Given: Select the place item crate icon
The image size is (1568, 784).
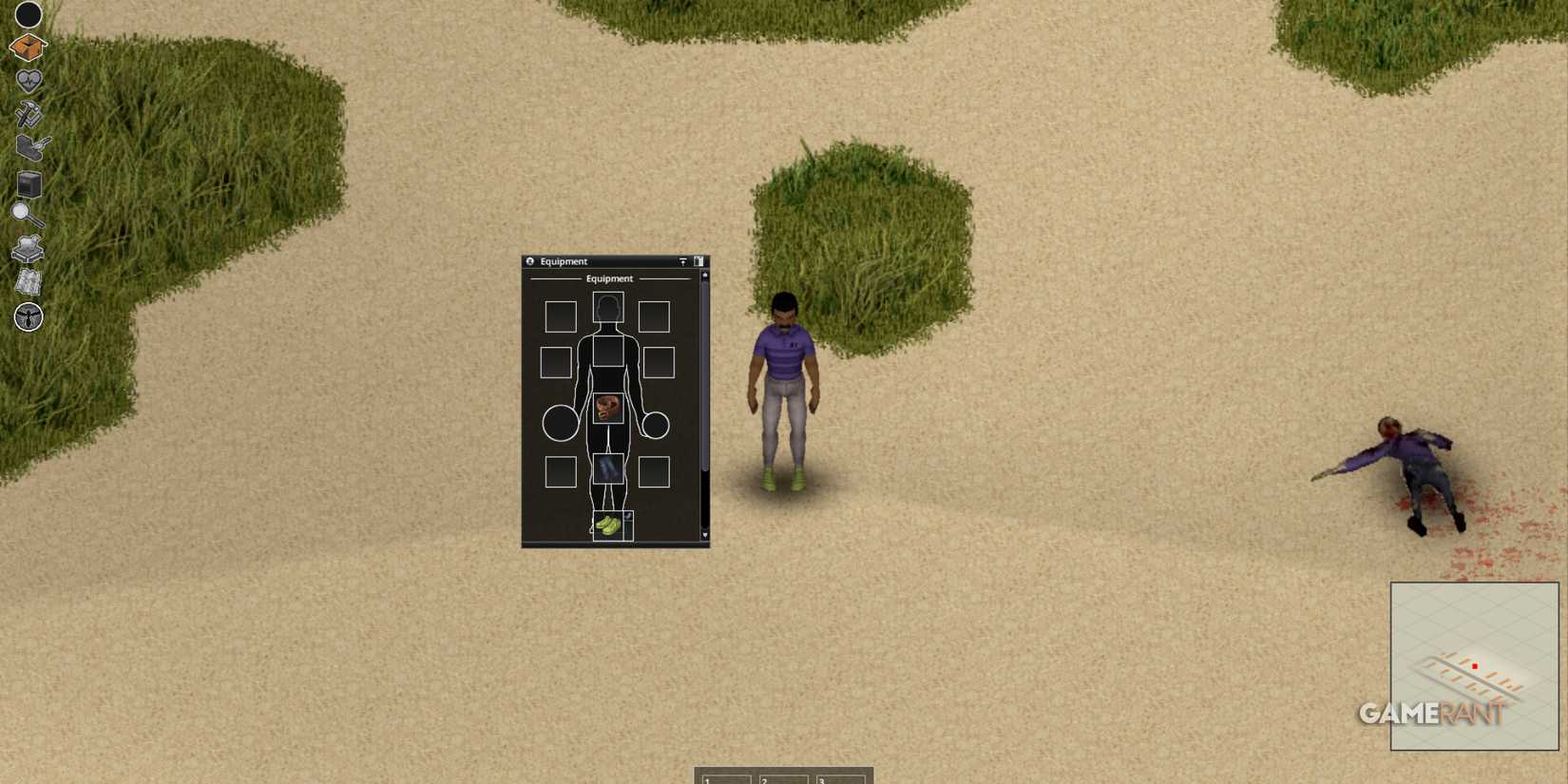Looking at the screenshot, I should tap(28, 183).
